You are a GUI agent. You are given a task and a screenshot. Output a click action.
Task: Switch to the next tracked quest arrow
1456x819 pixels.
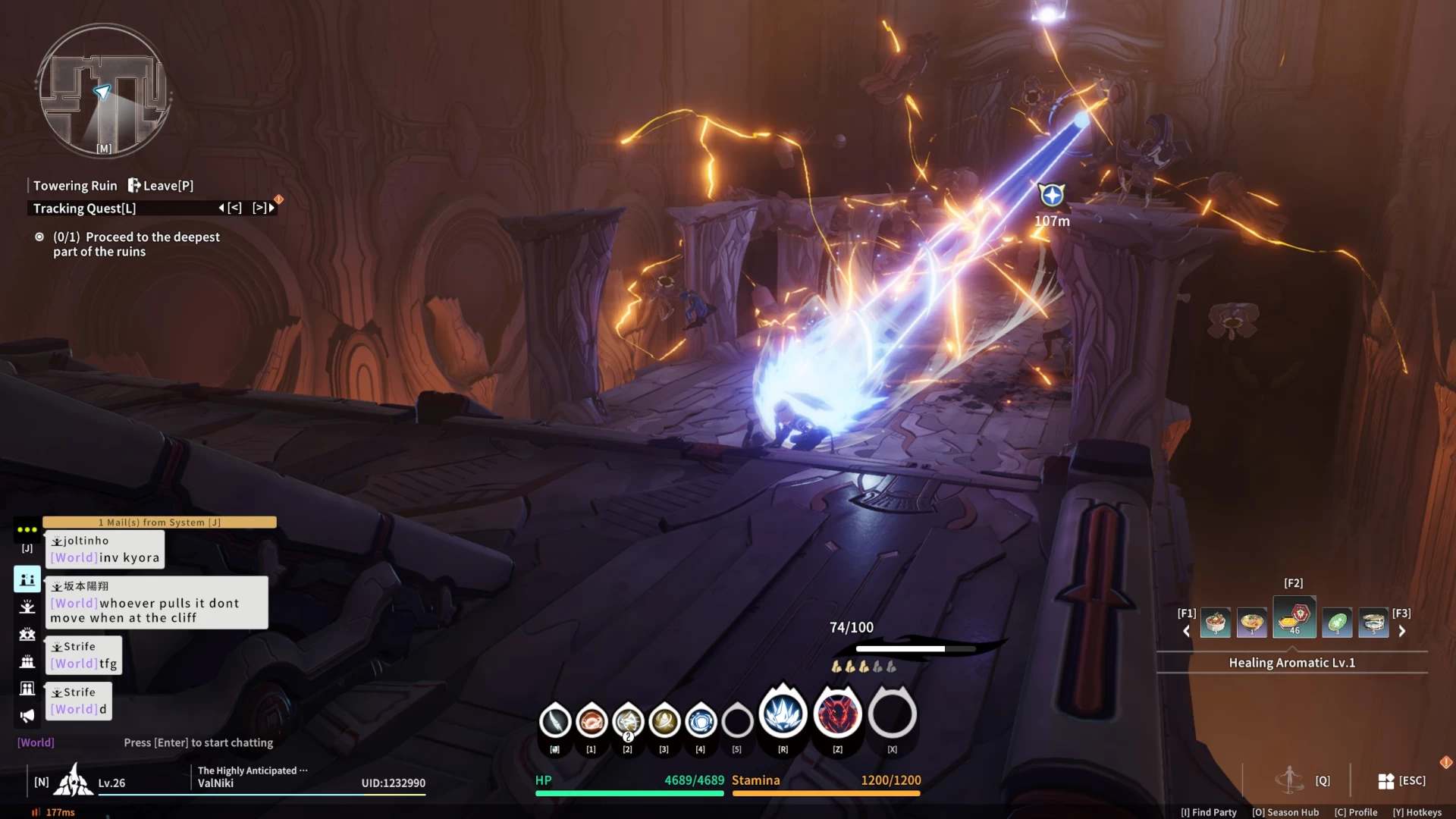pyautogui.click(x=264, y=208)
